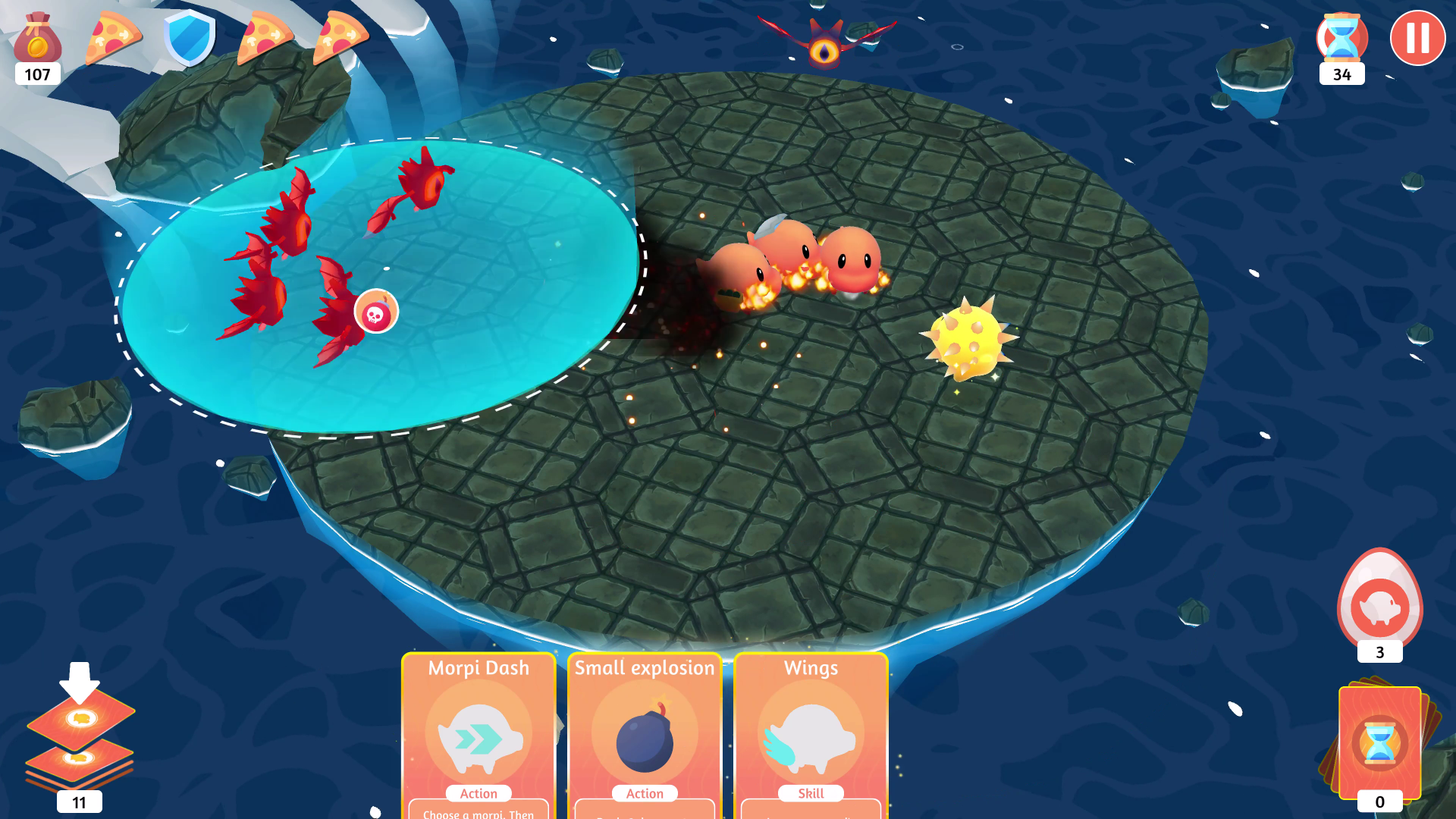Screen dimensions: 1456x819
Task: Select the blue shield icon
Action: [x=190, y=36]
